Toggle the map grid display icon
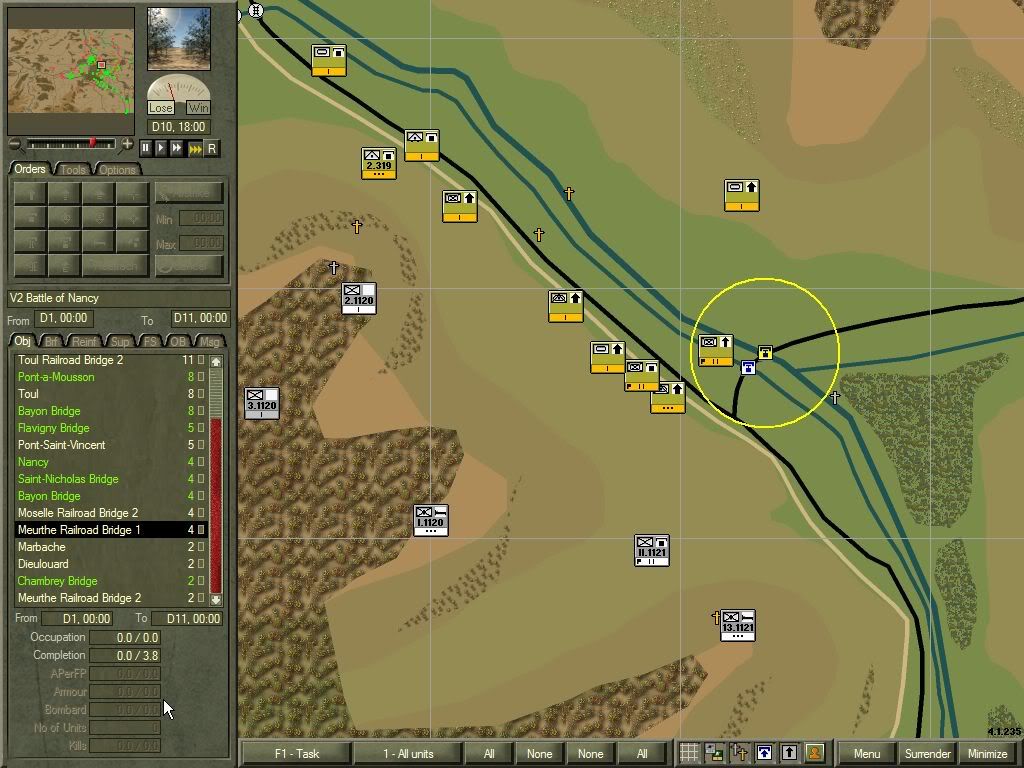This screenshot has height=768, width=1024. pos(689,754)
